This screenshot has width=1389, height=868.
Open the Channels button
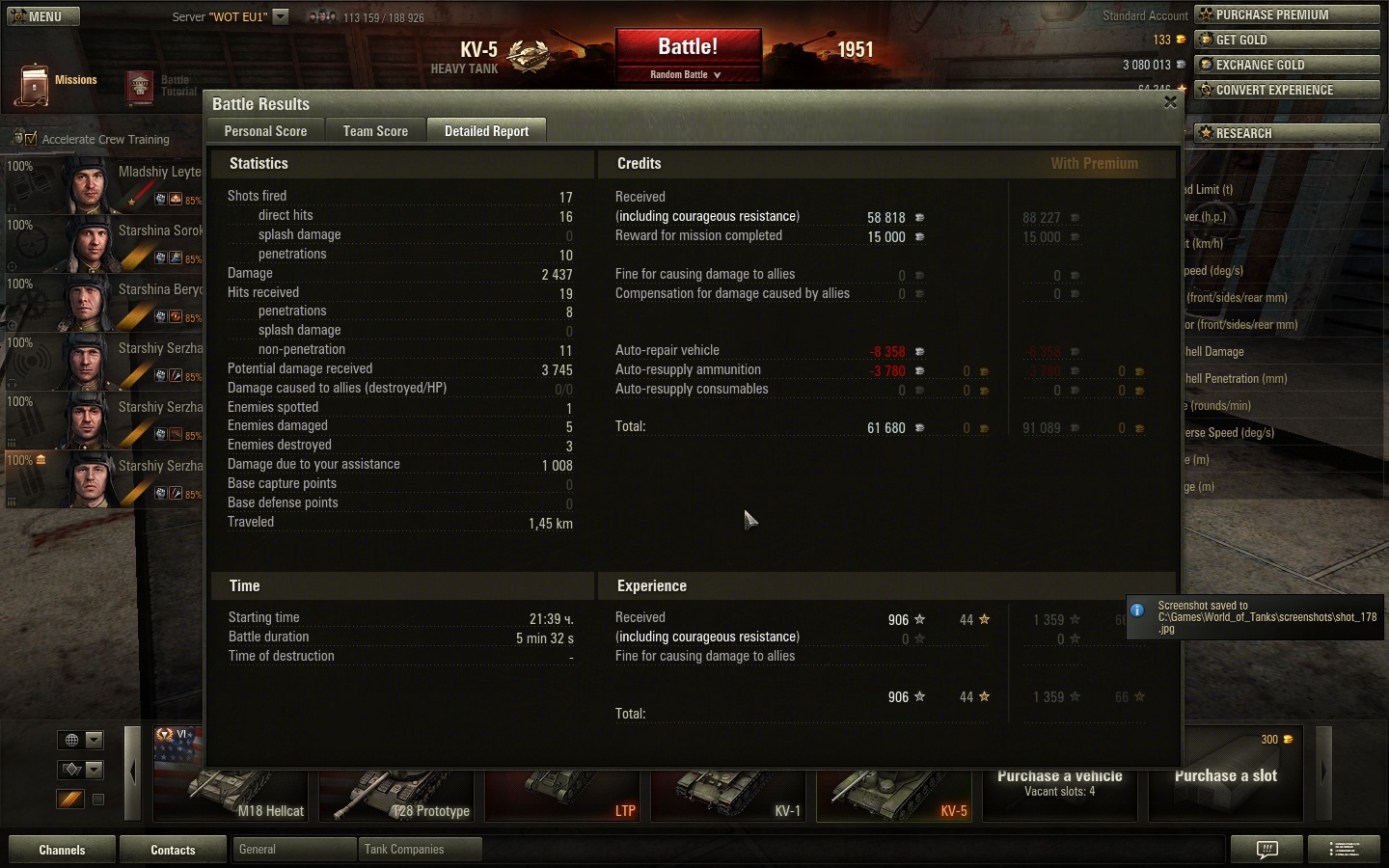coord(62,850)
